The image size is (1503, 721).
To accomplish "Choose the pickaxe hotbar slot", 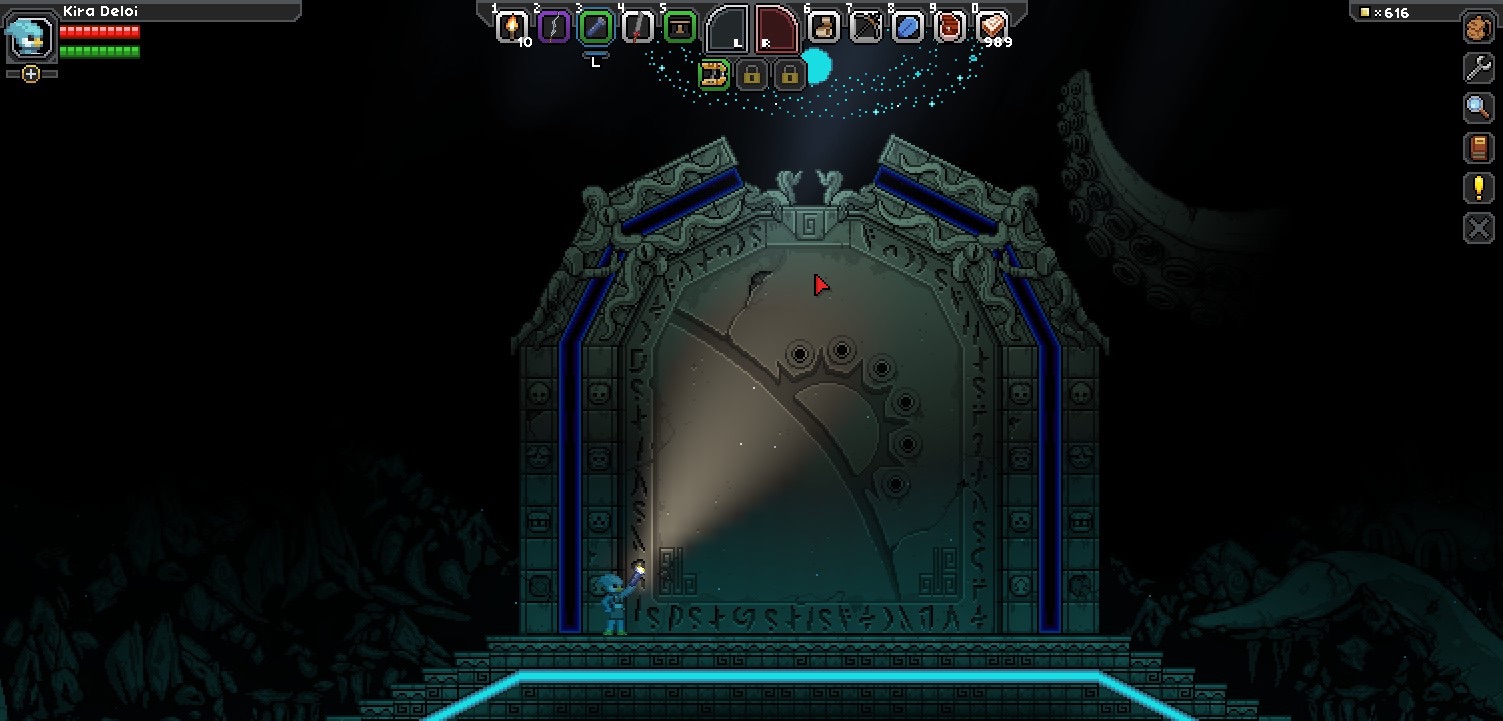I will point(866,26).
